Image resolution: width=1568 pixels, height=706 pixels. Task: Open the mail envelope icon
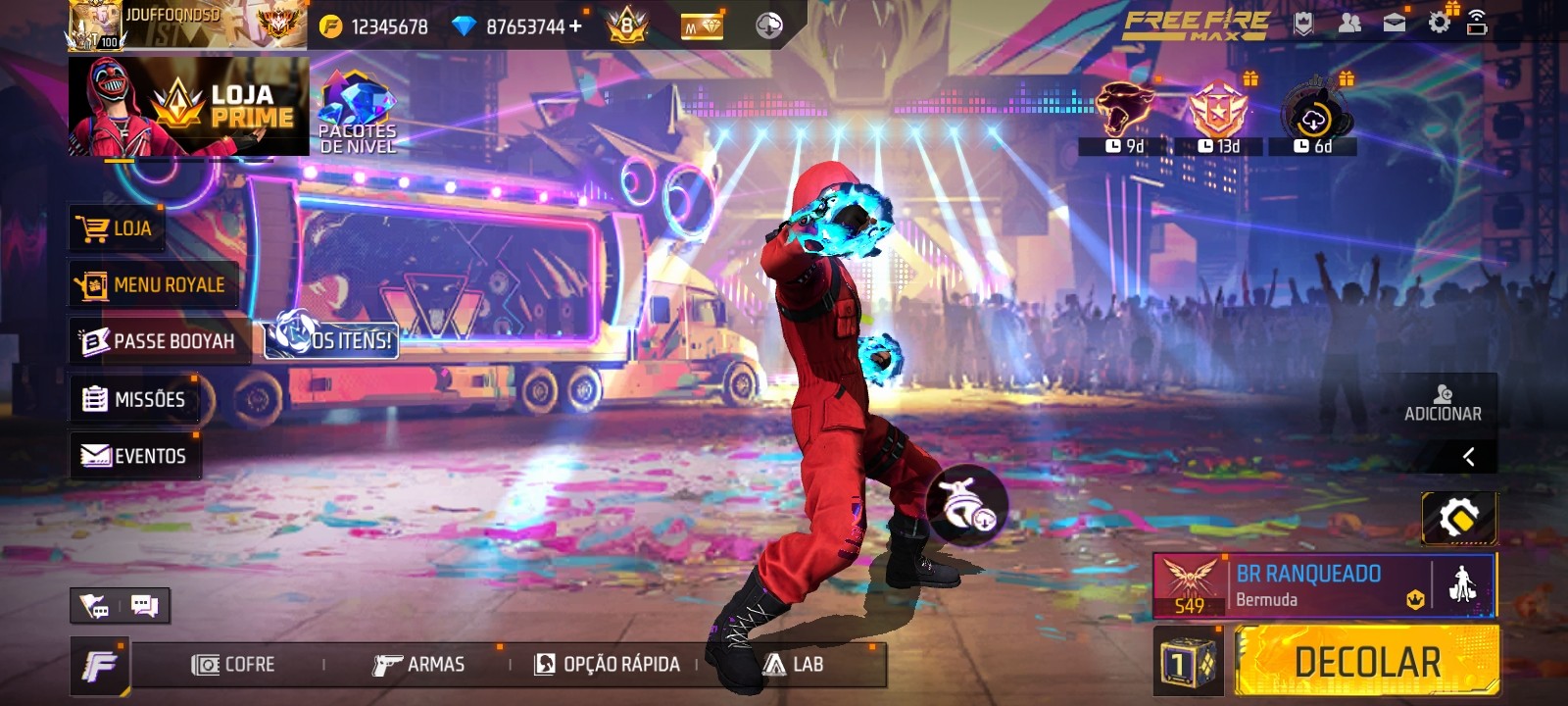(1394, 24)
